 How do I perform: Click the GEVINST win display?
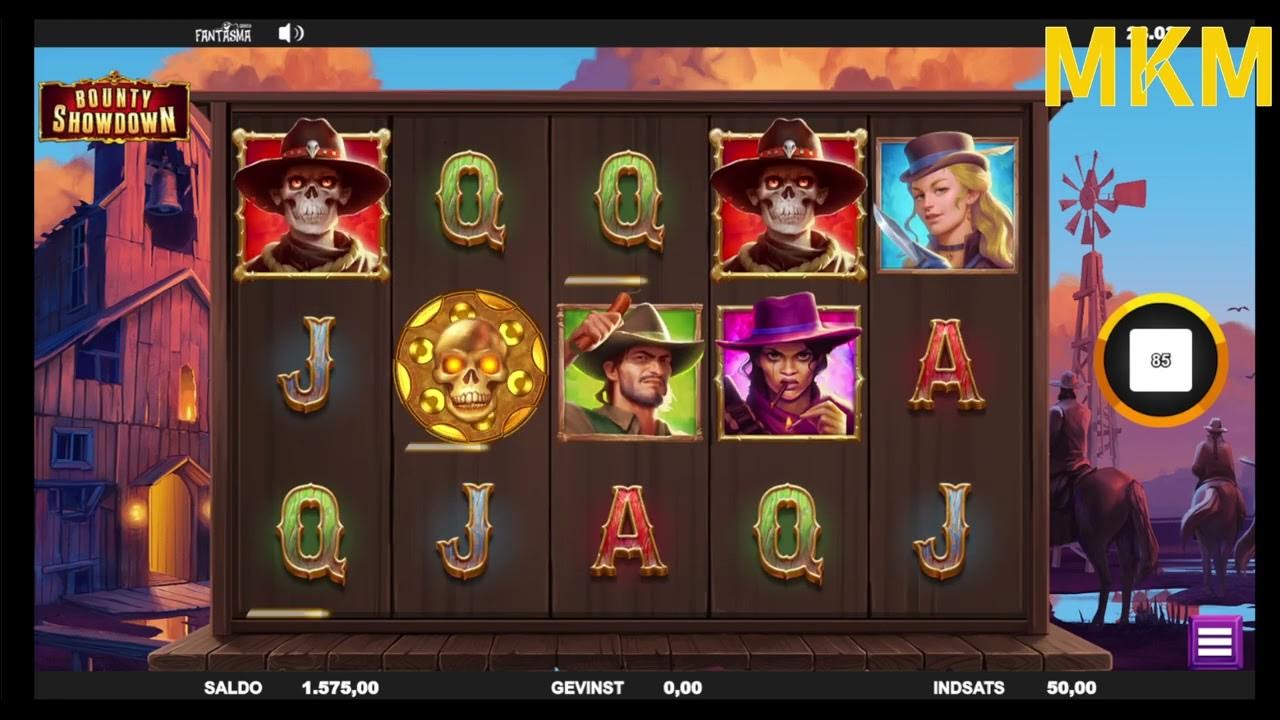(585, 688)
